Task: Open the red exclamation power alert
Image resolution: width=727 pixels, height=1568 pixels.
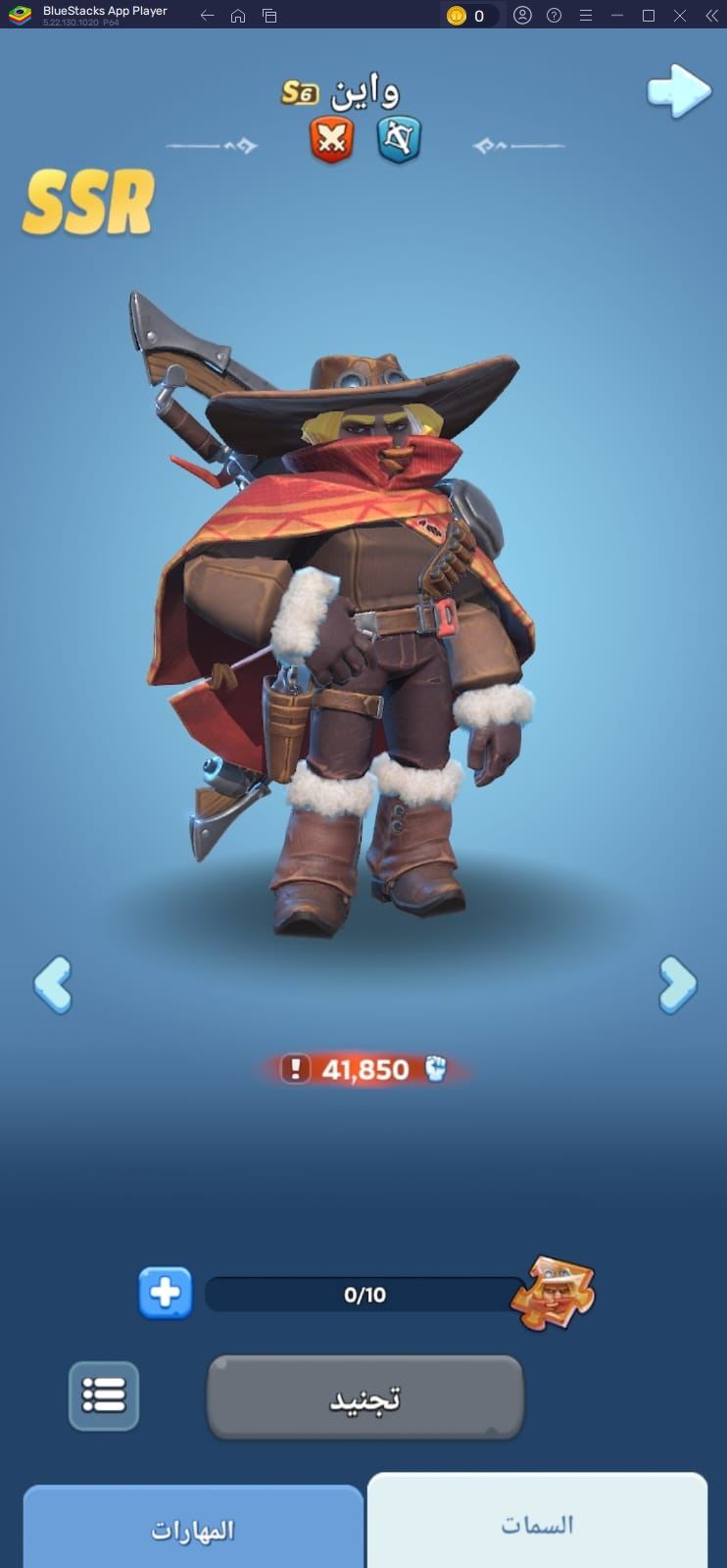Action: [x=295, y=1069]
